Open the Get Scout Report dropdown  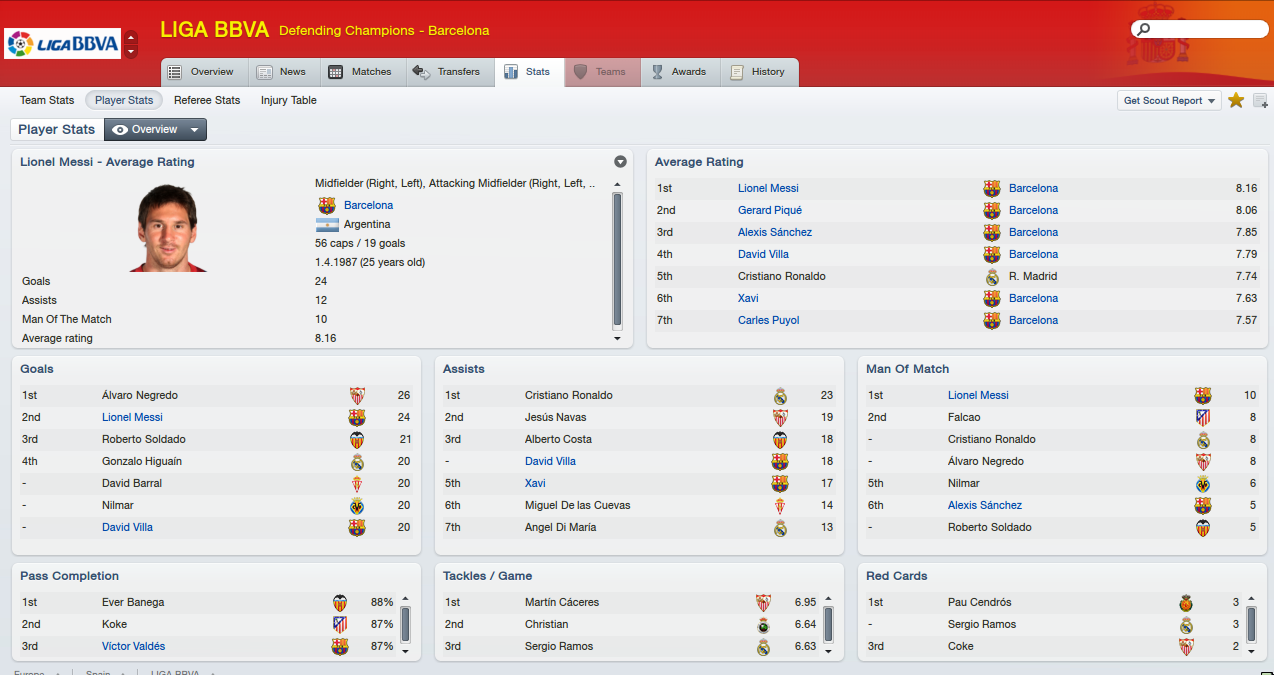[x=1168, y=100]
